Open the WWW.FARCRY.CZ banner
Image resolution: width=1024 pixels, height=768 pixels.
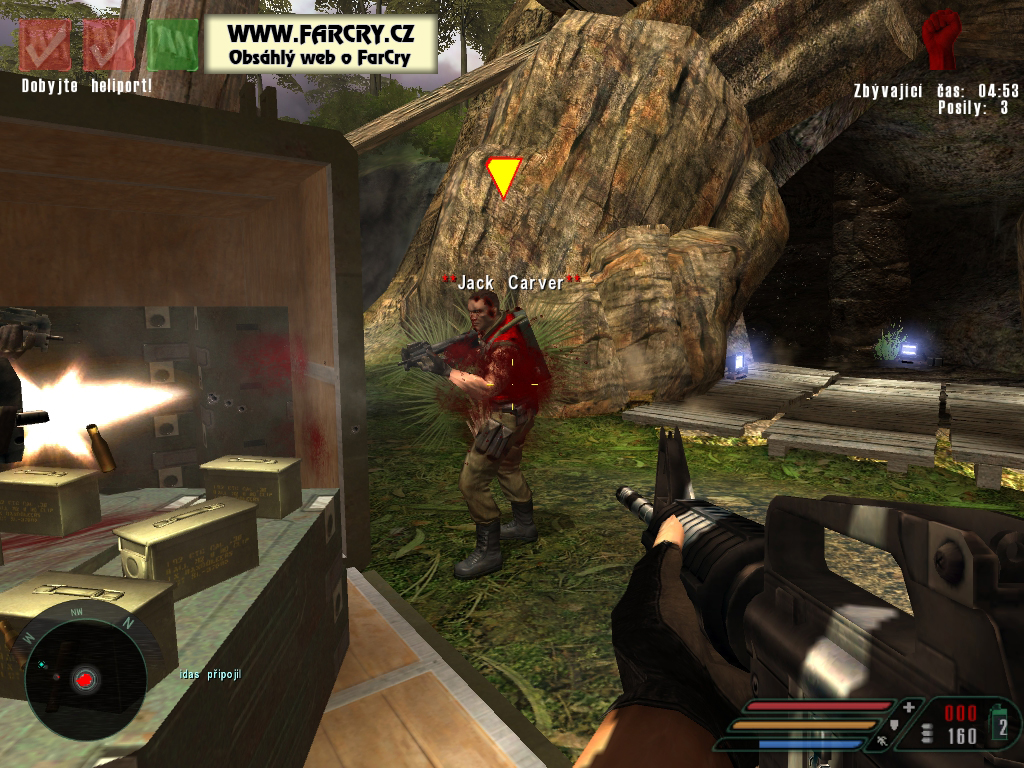(x=322, y=43)
